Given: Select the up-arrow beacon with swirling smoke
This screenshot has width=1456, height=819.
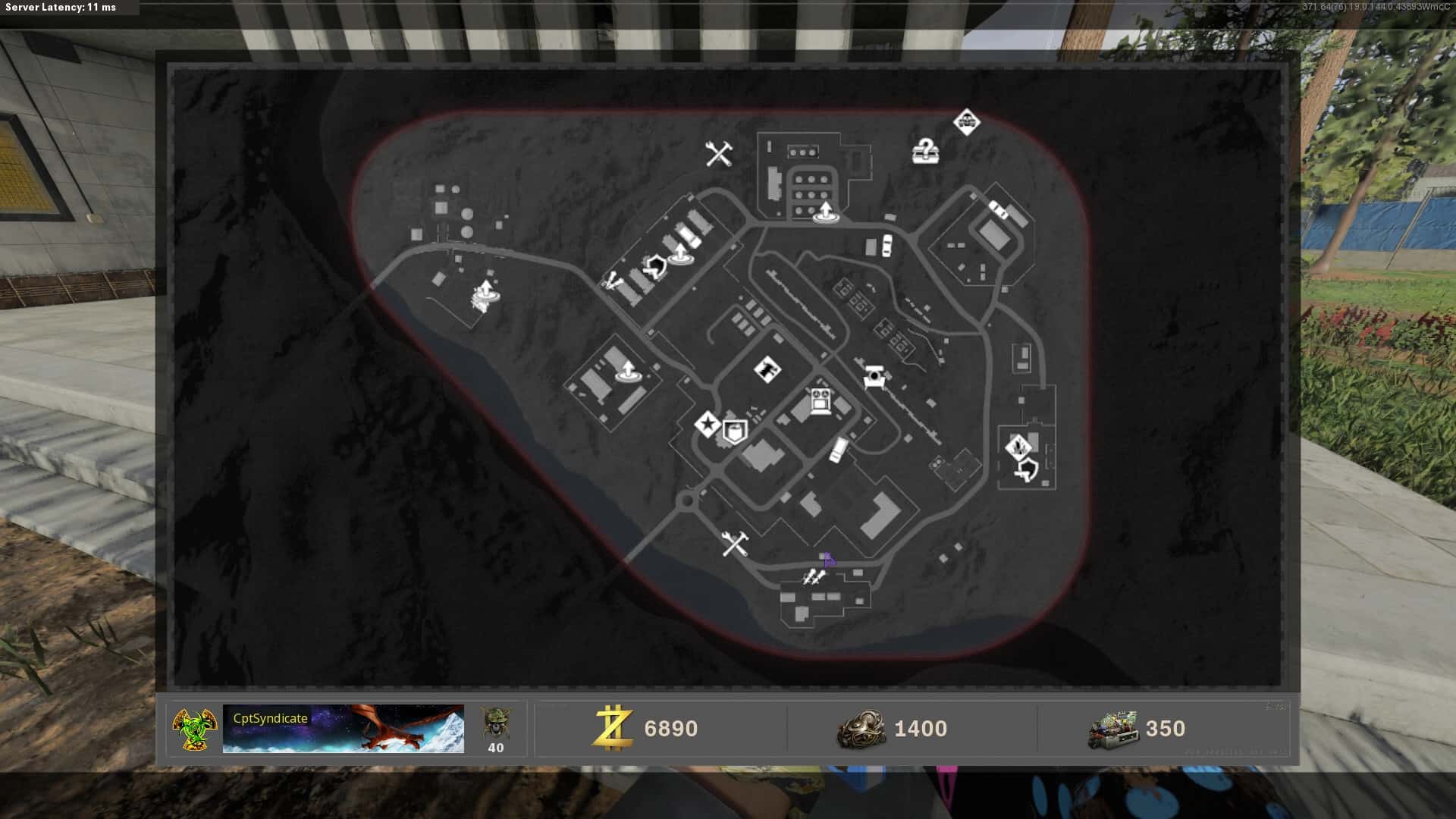Looking at the screenshot, I should 485,296.
